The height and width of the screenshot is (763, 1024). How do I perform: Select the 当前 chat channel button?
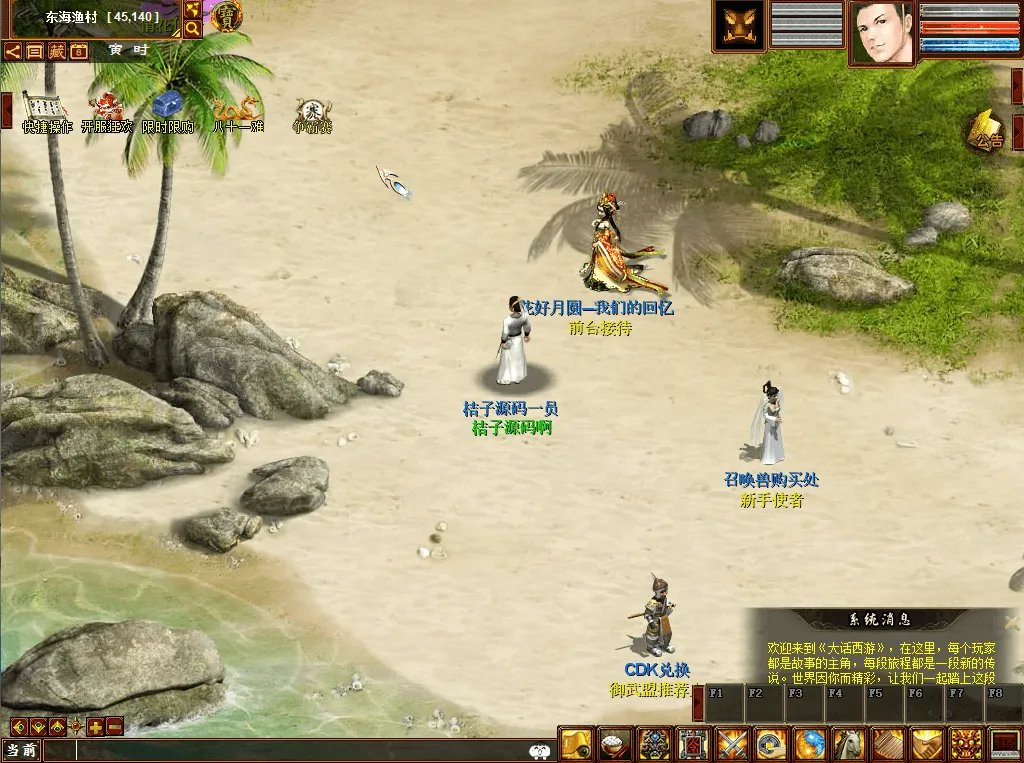(21, 750)
